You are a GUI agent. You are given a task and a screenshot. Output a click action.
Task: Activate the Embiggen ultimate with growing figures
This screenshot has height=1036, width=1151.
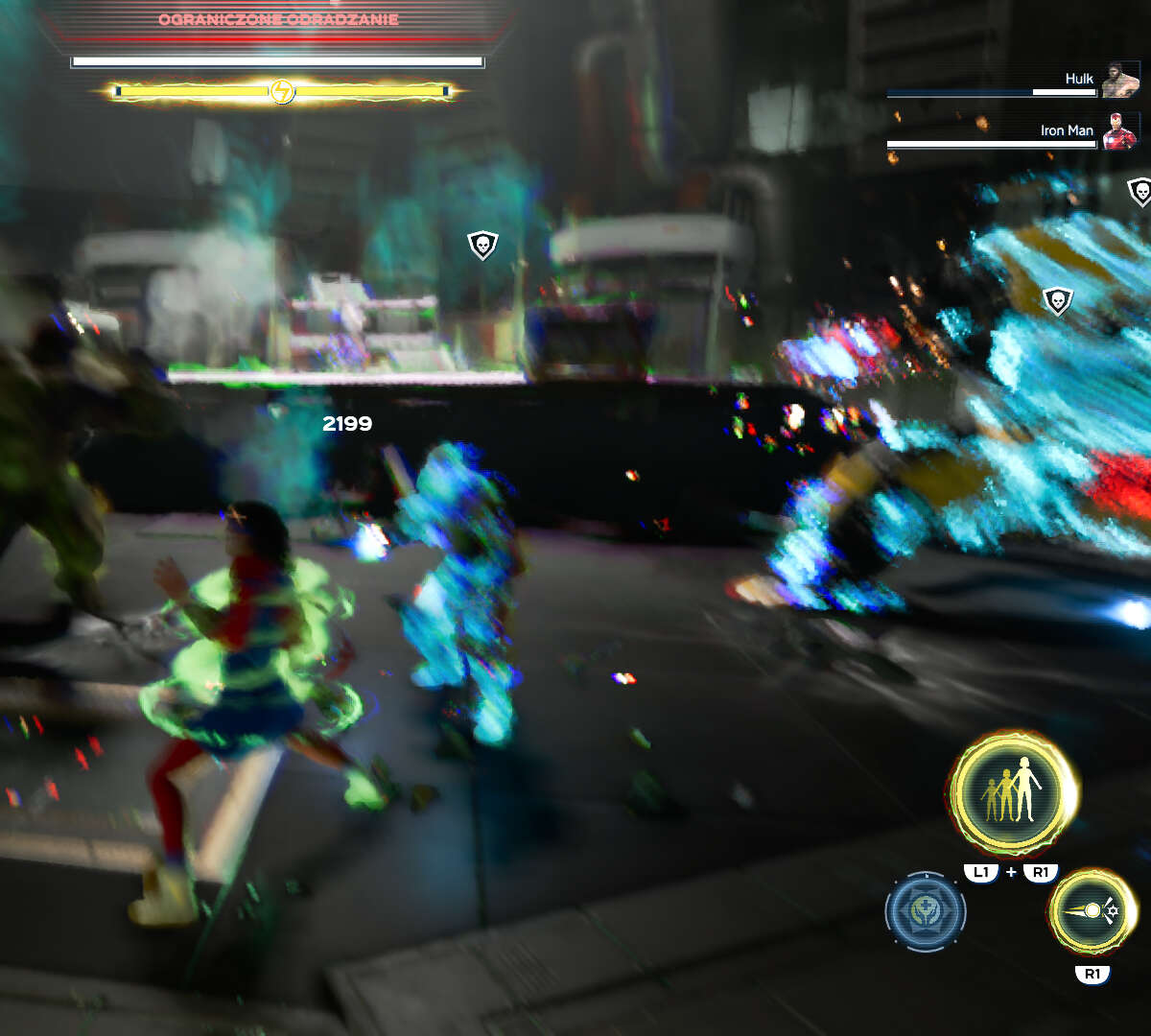pos(1012,792)
